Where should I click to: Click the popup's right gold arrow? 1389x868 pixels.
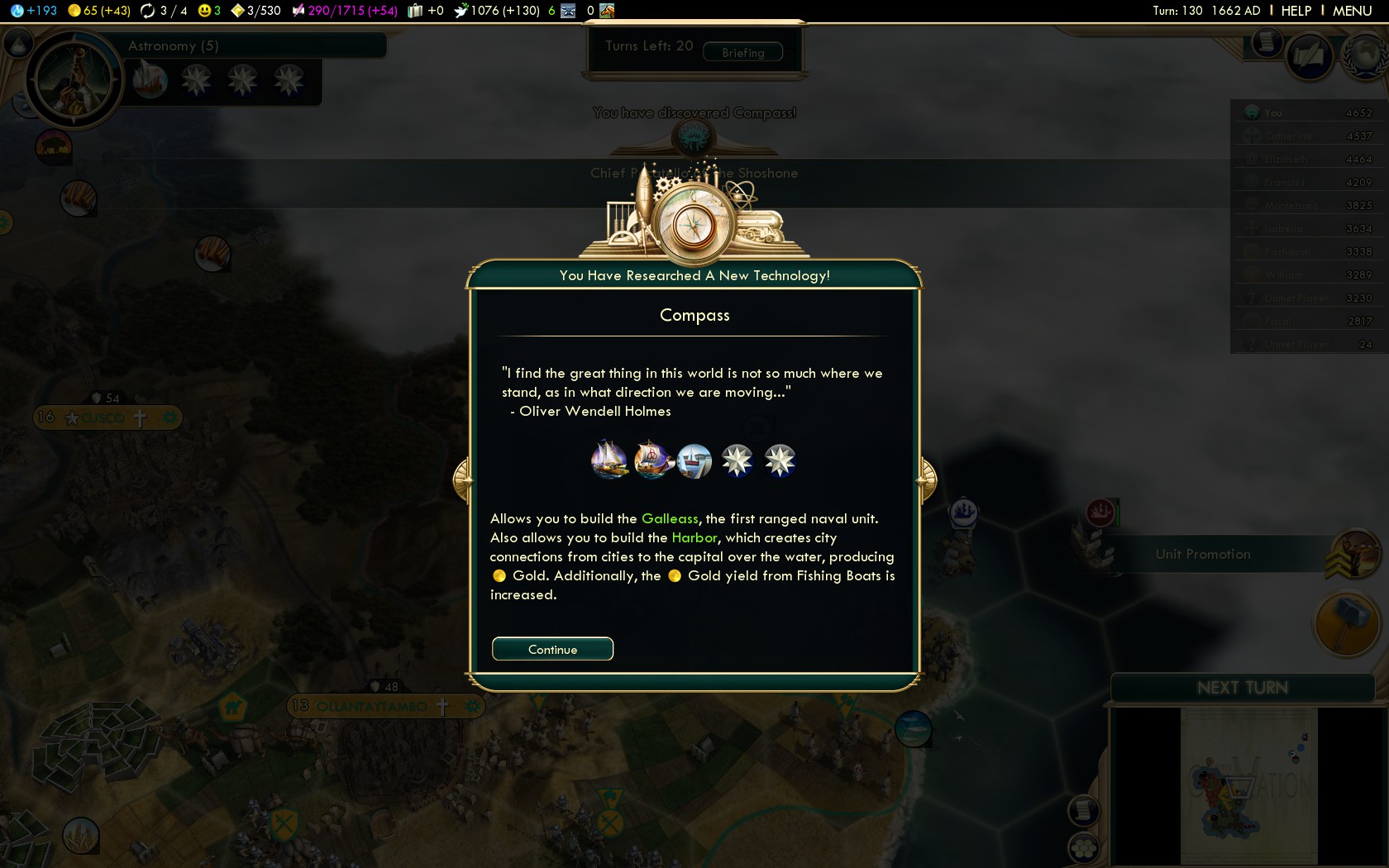click(928, 479)
